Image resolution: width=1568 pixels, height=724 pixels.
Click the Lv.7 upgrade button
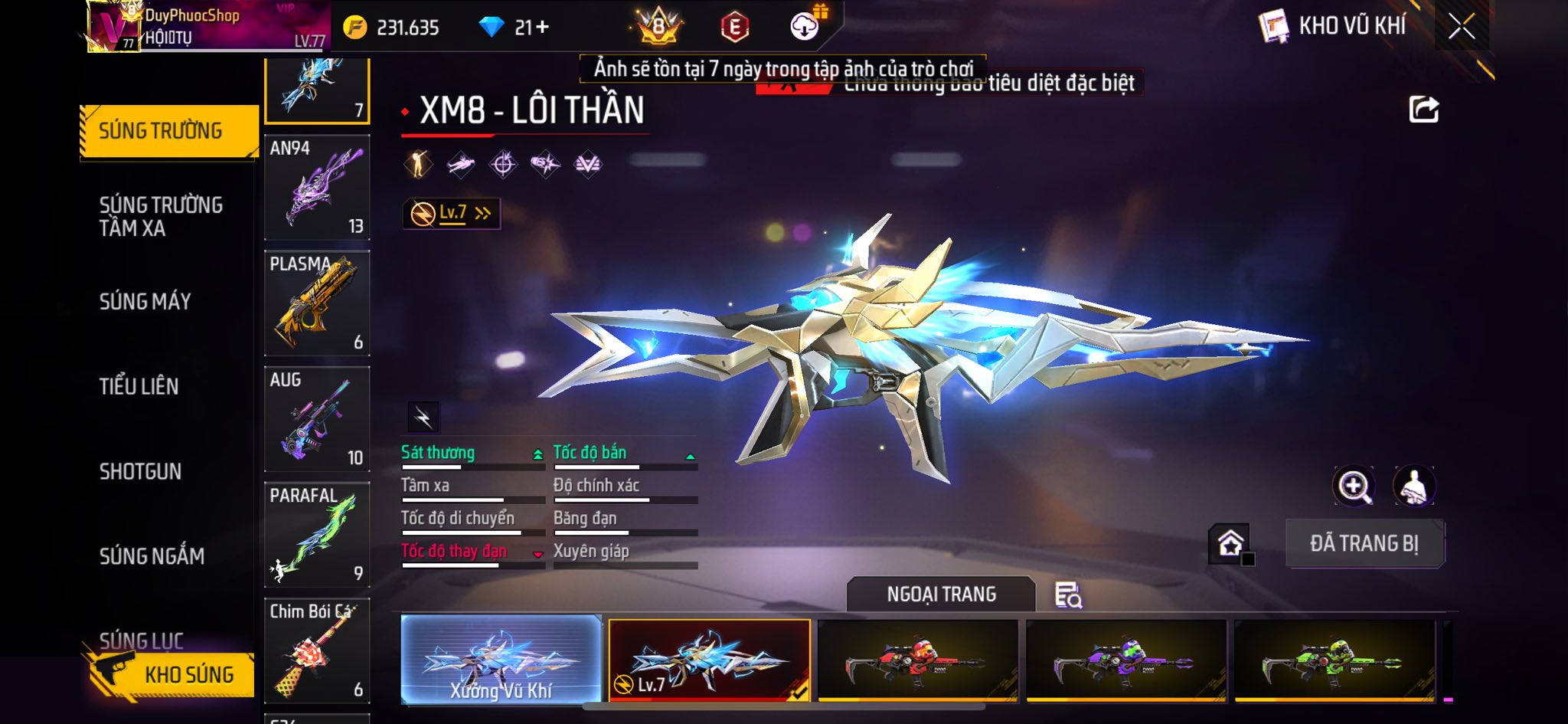(x=452, y=213)
